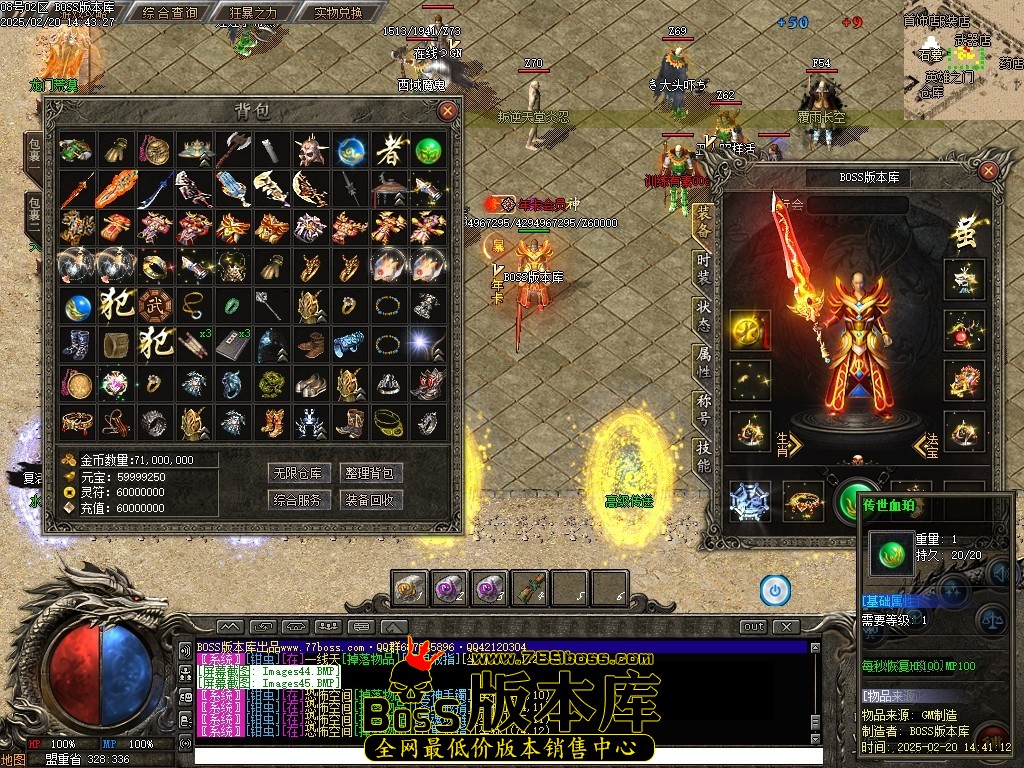1024x768 pixels.
Task: Select the green 传世血珀 amber equipment slot
Action: 855,500
